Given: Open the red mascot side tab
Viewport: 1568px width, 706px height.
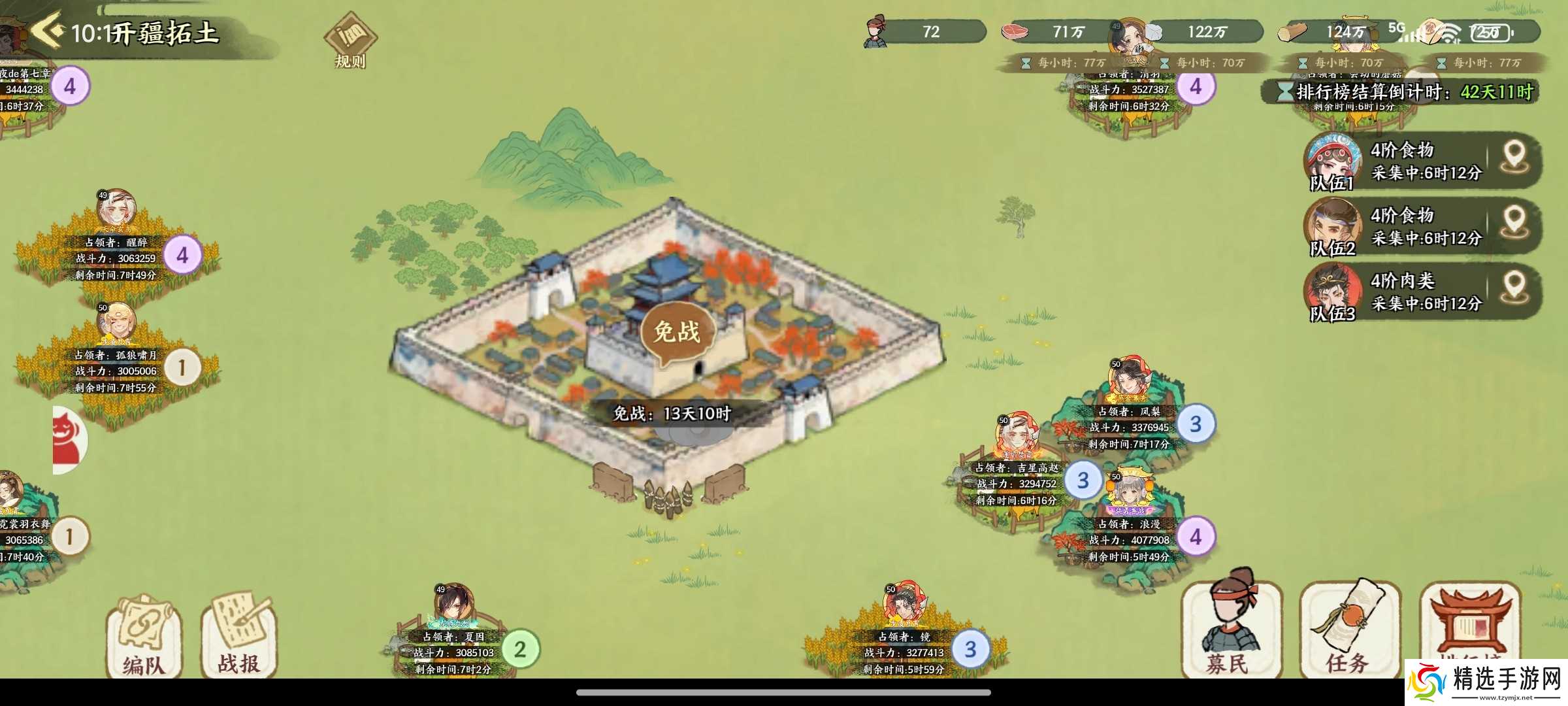Looking at the screenshot, I should pyautogui.click(x=68, y=439).
